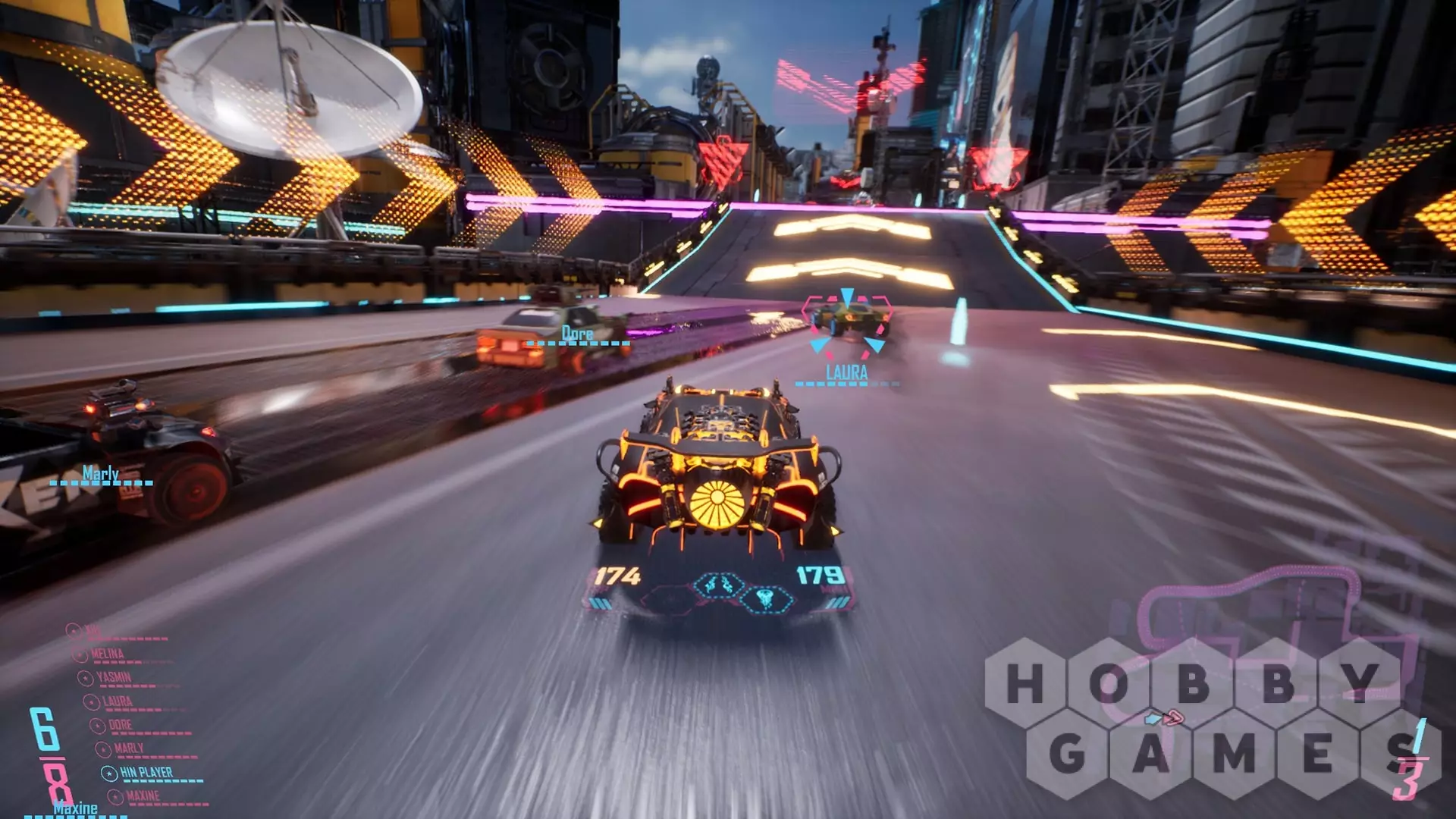1456x819 pixels.
Task: Select MAXINE in the racer standings
Action: [x=143, y=796]
